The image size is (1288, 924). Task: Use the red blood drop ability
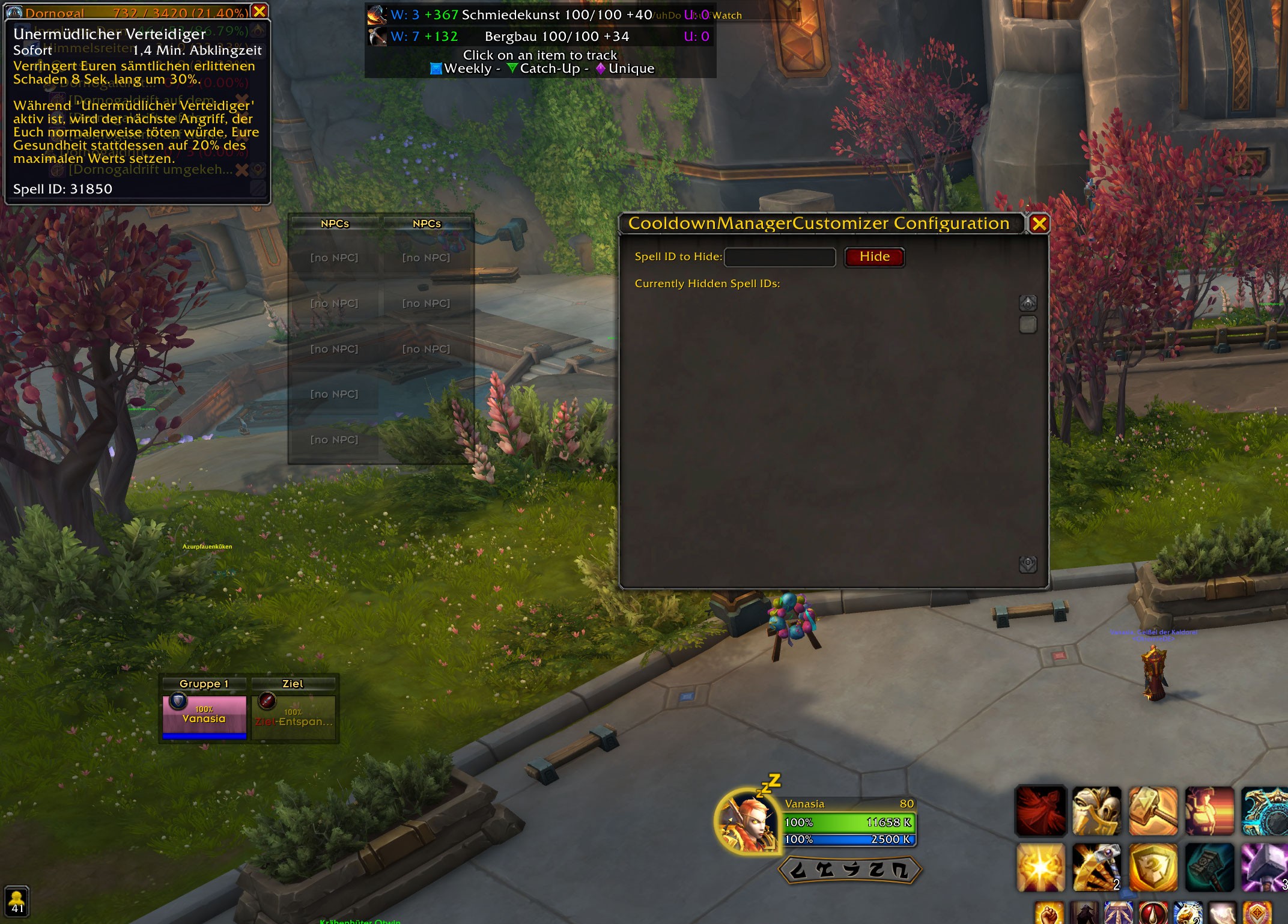(1153, 913)
